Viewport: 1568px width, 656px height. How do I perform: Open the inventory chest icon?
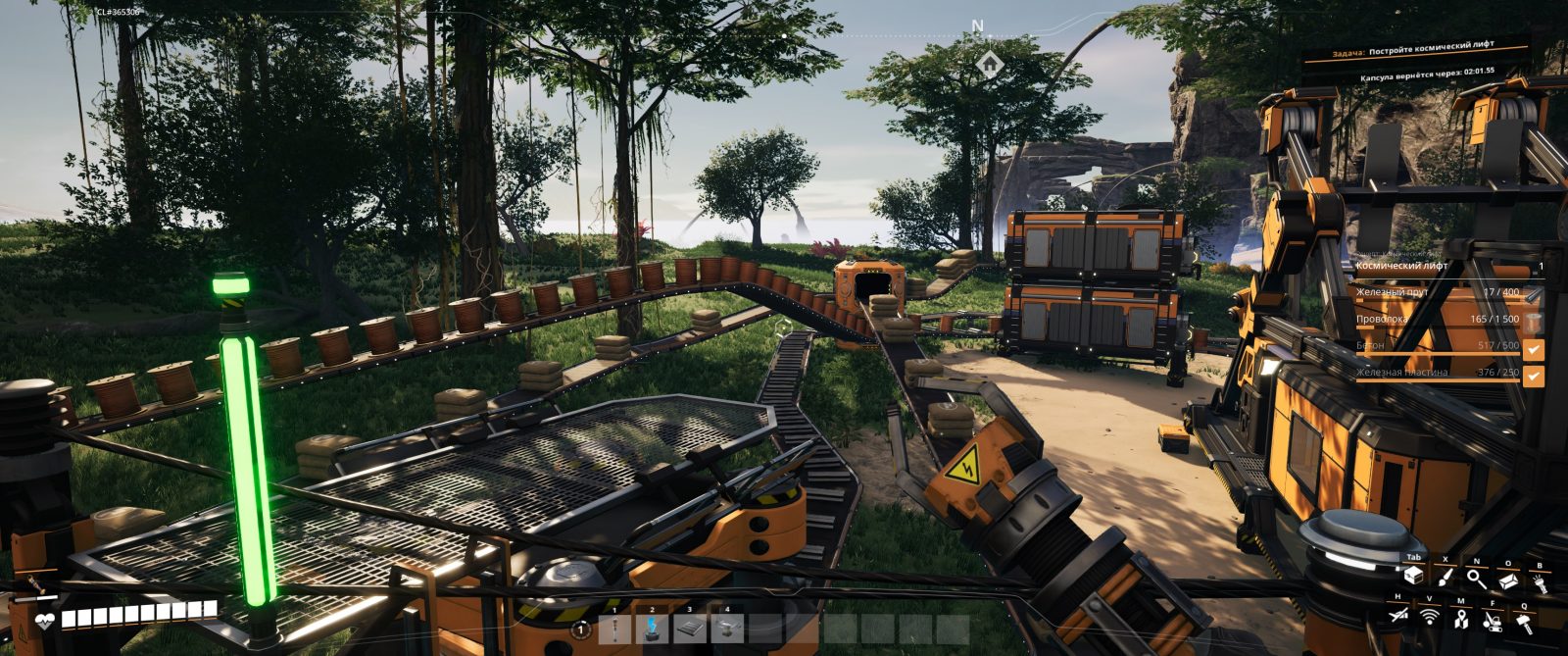tap(1413, 577)
